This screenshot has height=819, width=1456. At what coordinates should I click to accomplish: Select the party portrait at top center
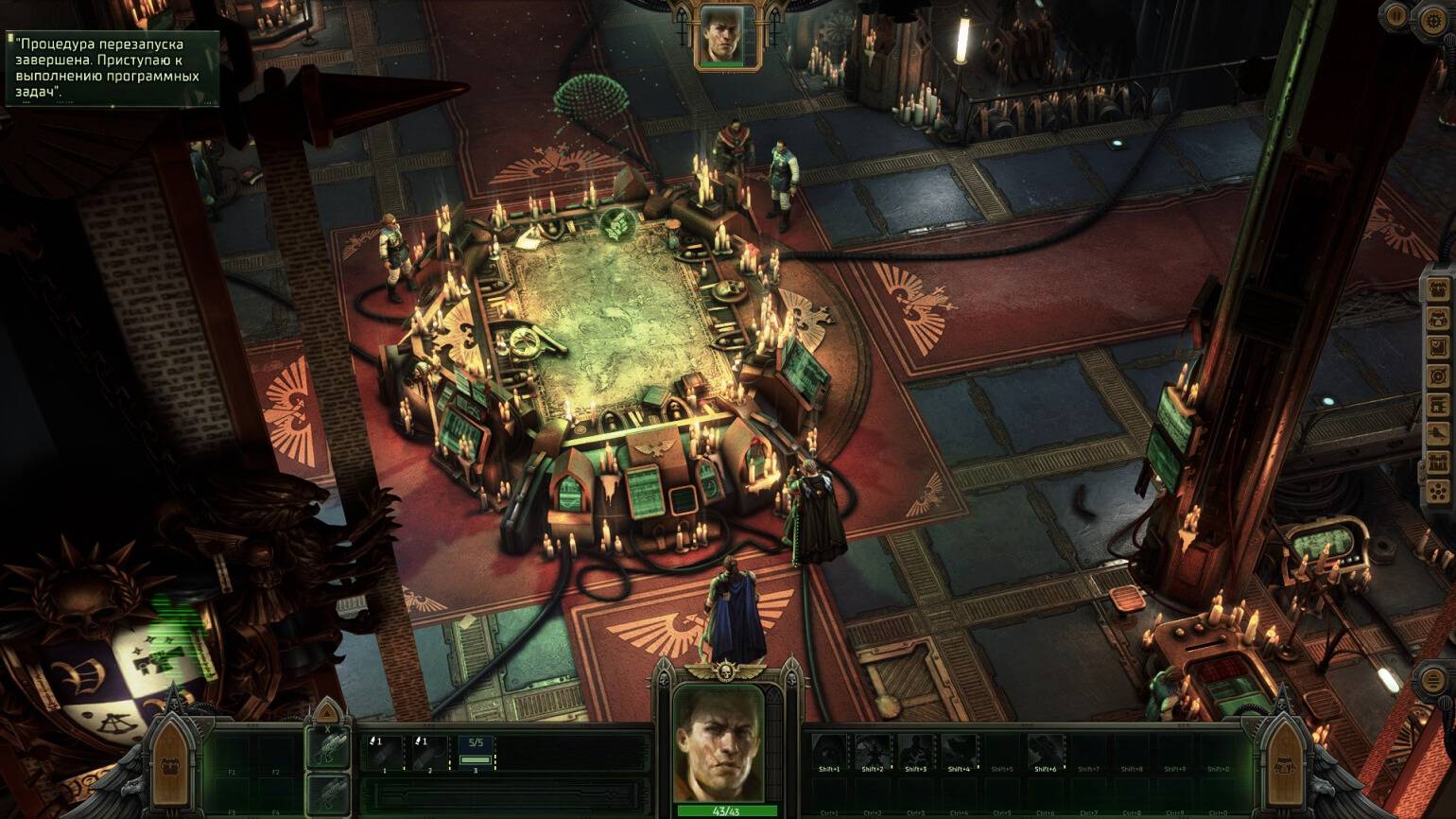(726, 38)
